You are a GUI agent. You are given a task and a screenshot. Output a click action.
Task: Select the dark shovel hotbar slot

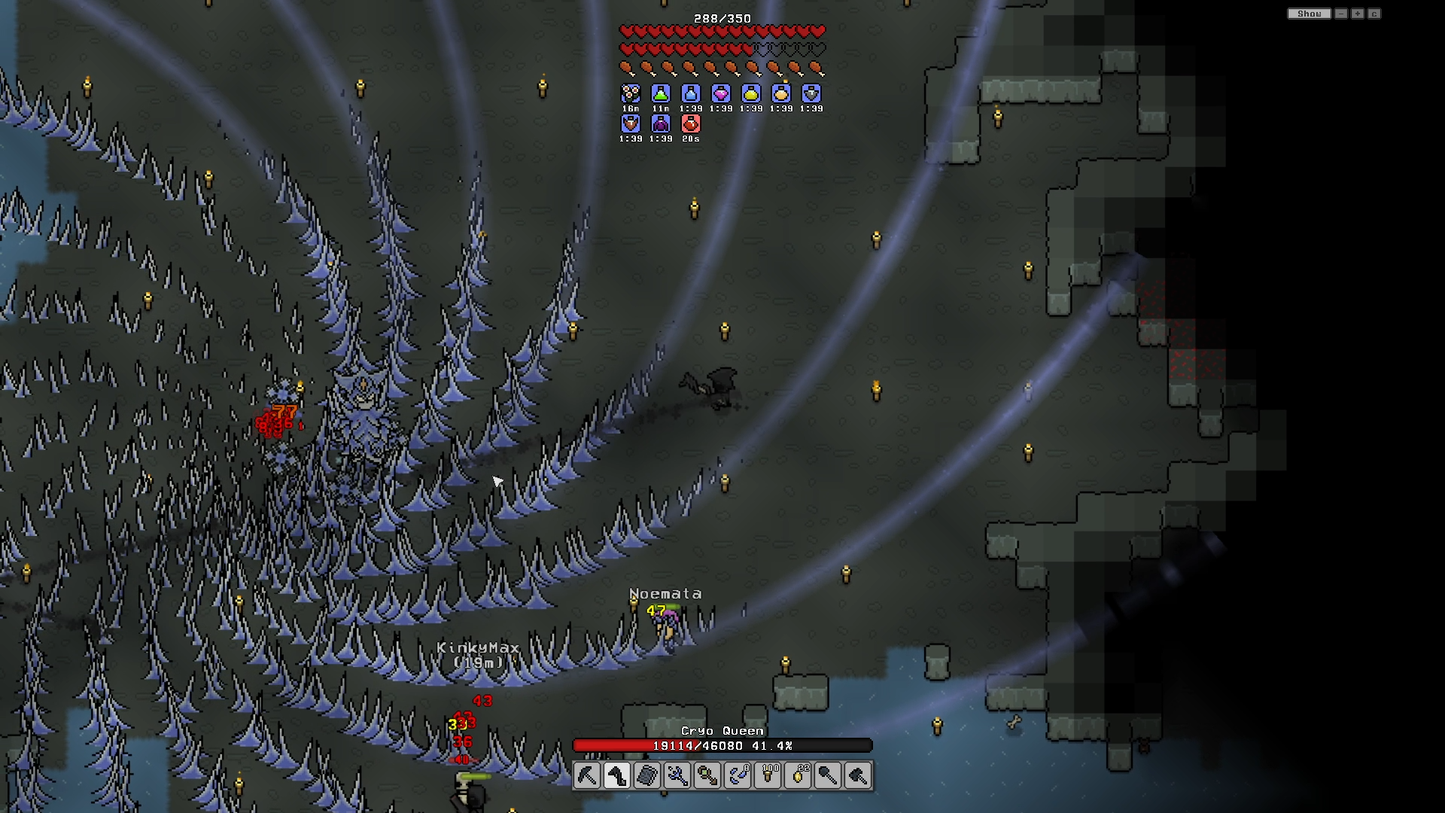click(x=828, y=776)
